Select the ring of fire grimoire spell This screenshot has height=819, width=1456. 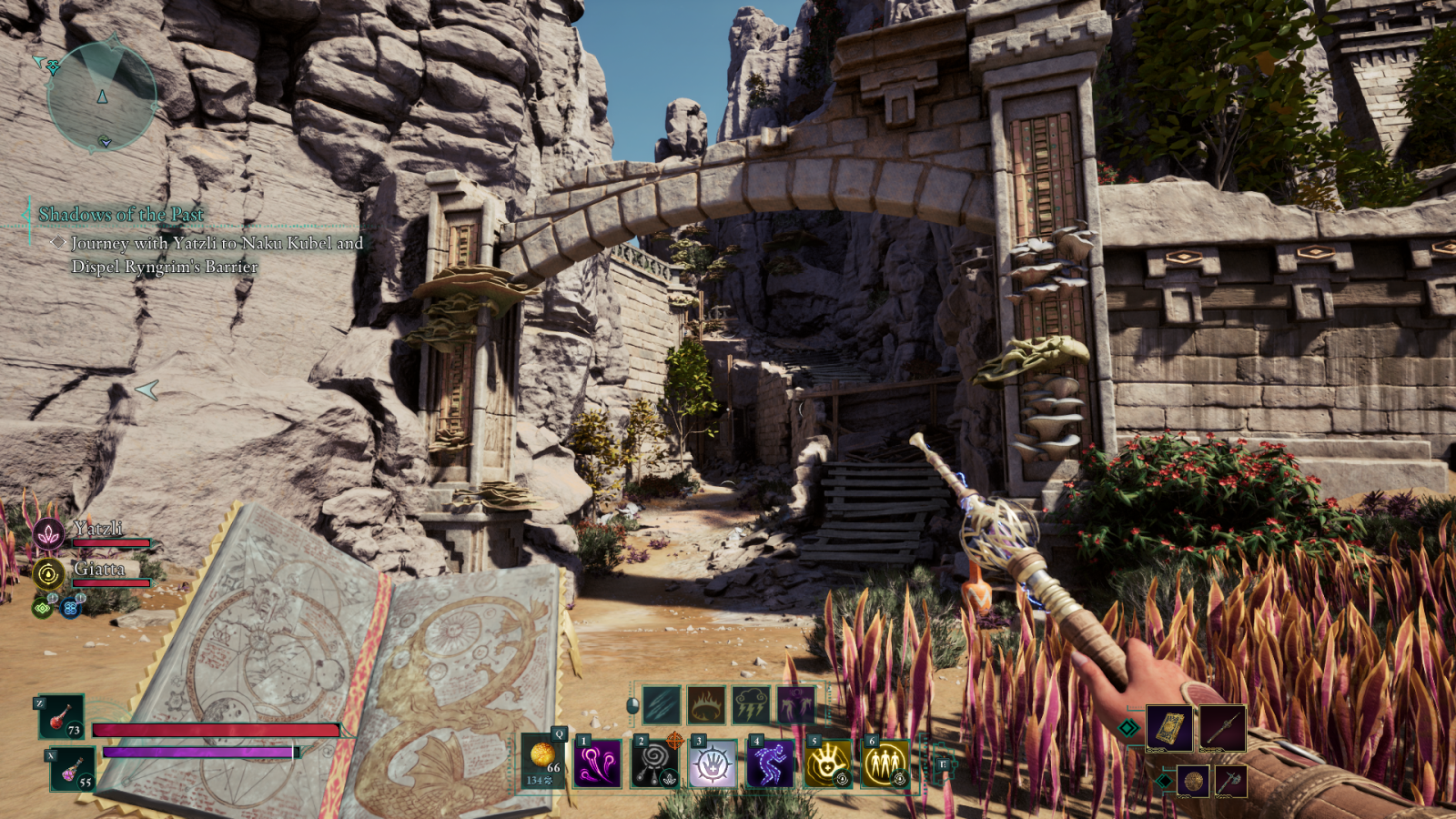(x=706, y=704)
